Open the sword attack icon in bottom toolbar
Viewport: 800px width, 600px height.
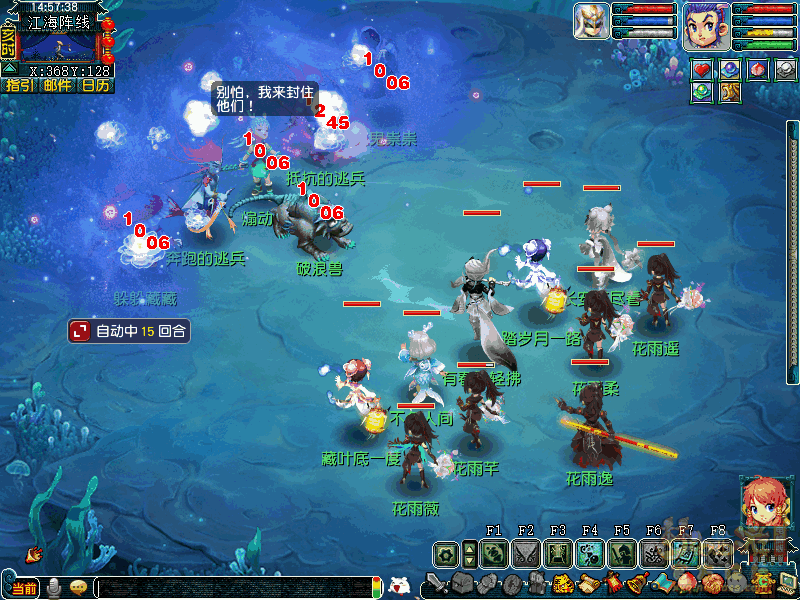(436, 584)
